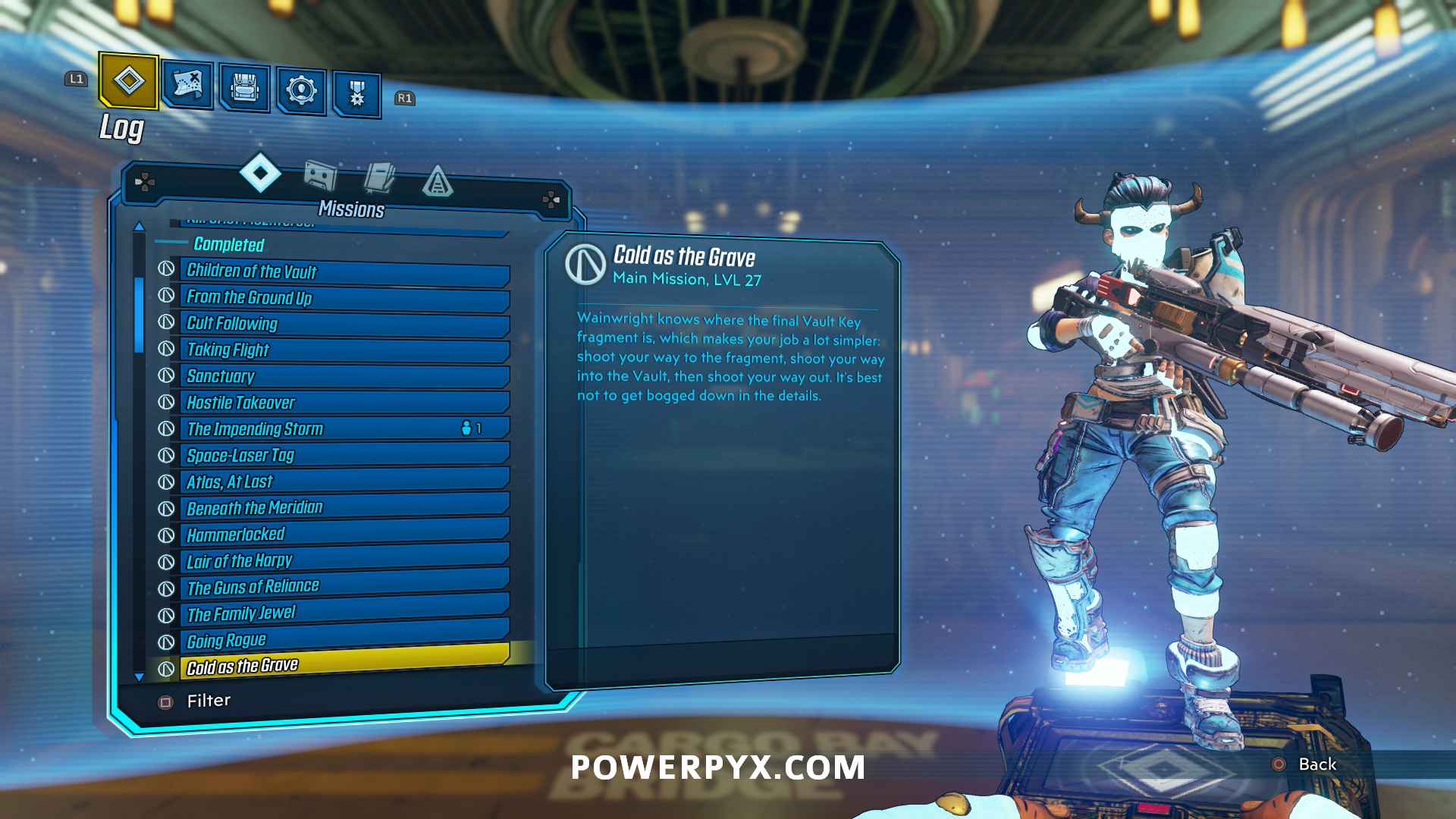Open the notes icon next to Missions

click(x=379, y=177)
